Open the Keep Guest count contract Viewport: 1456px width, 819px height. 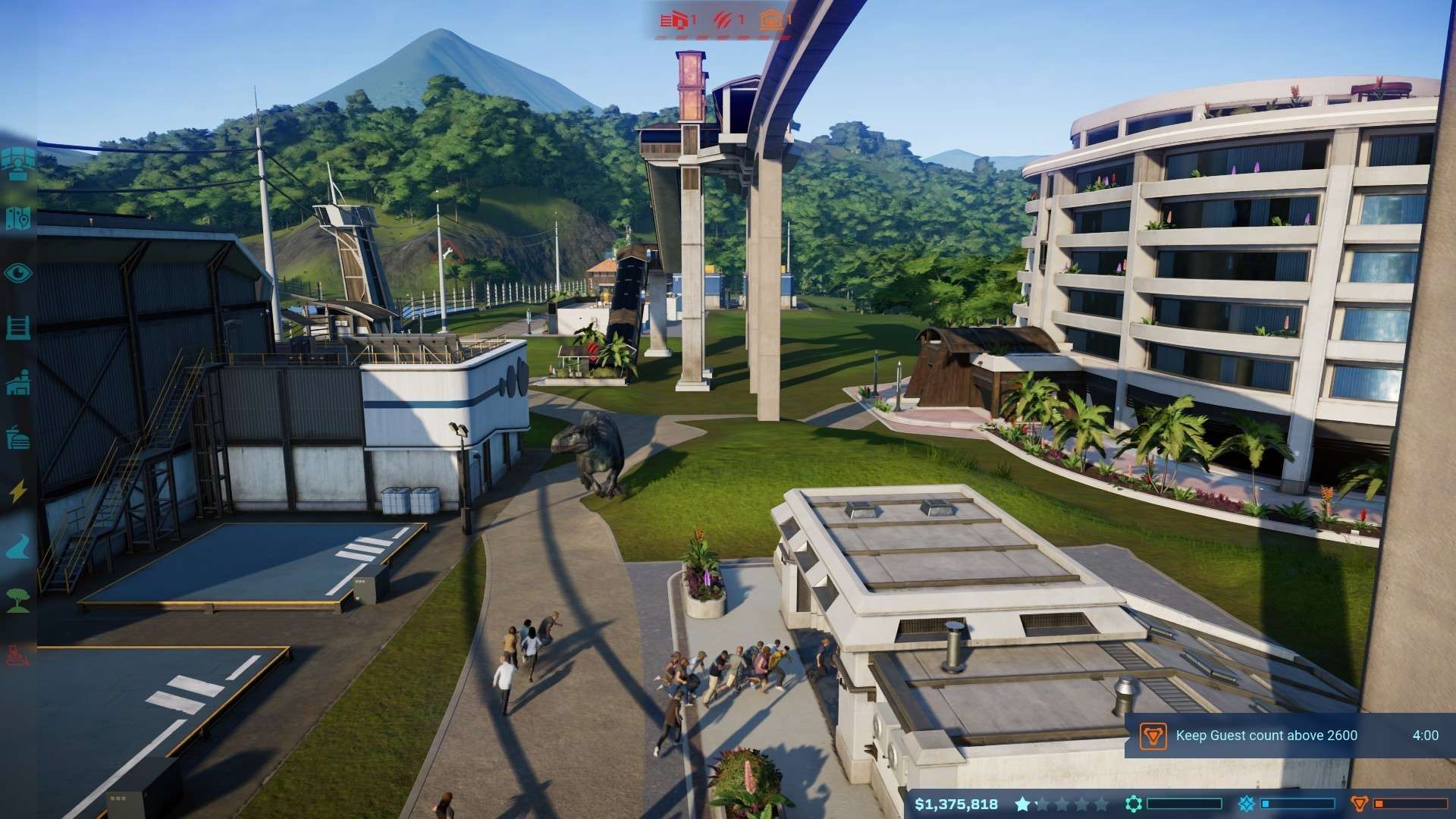point(1265,735)
